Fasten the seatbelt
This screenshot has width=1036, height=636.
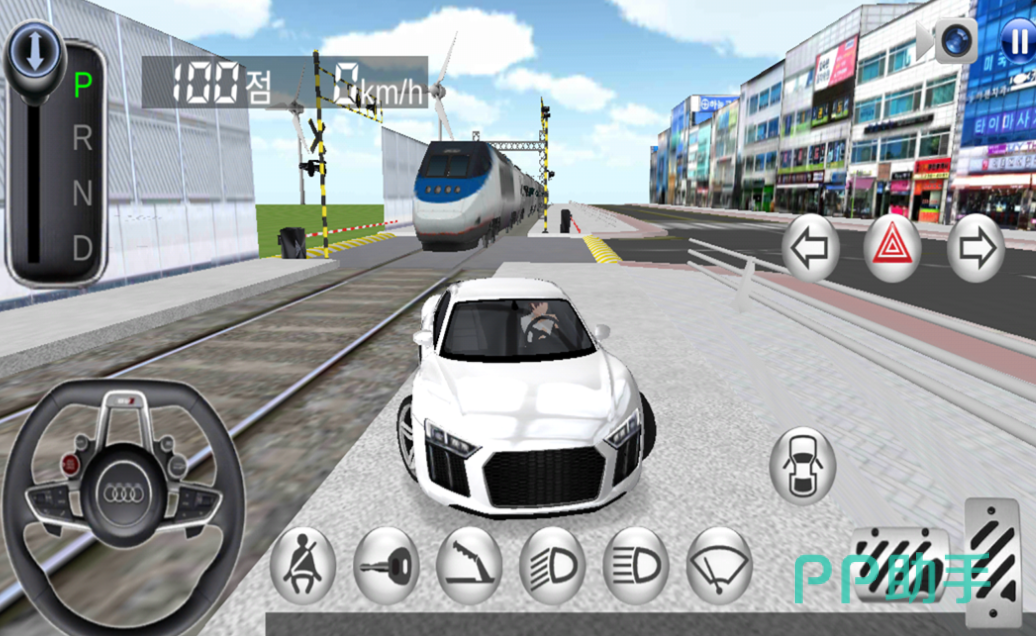pos(303,566)
